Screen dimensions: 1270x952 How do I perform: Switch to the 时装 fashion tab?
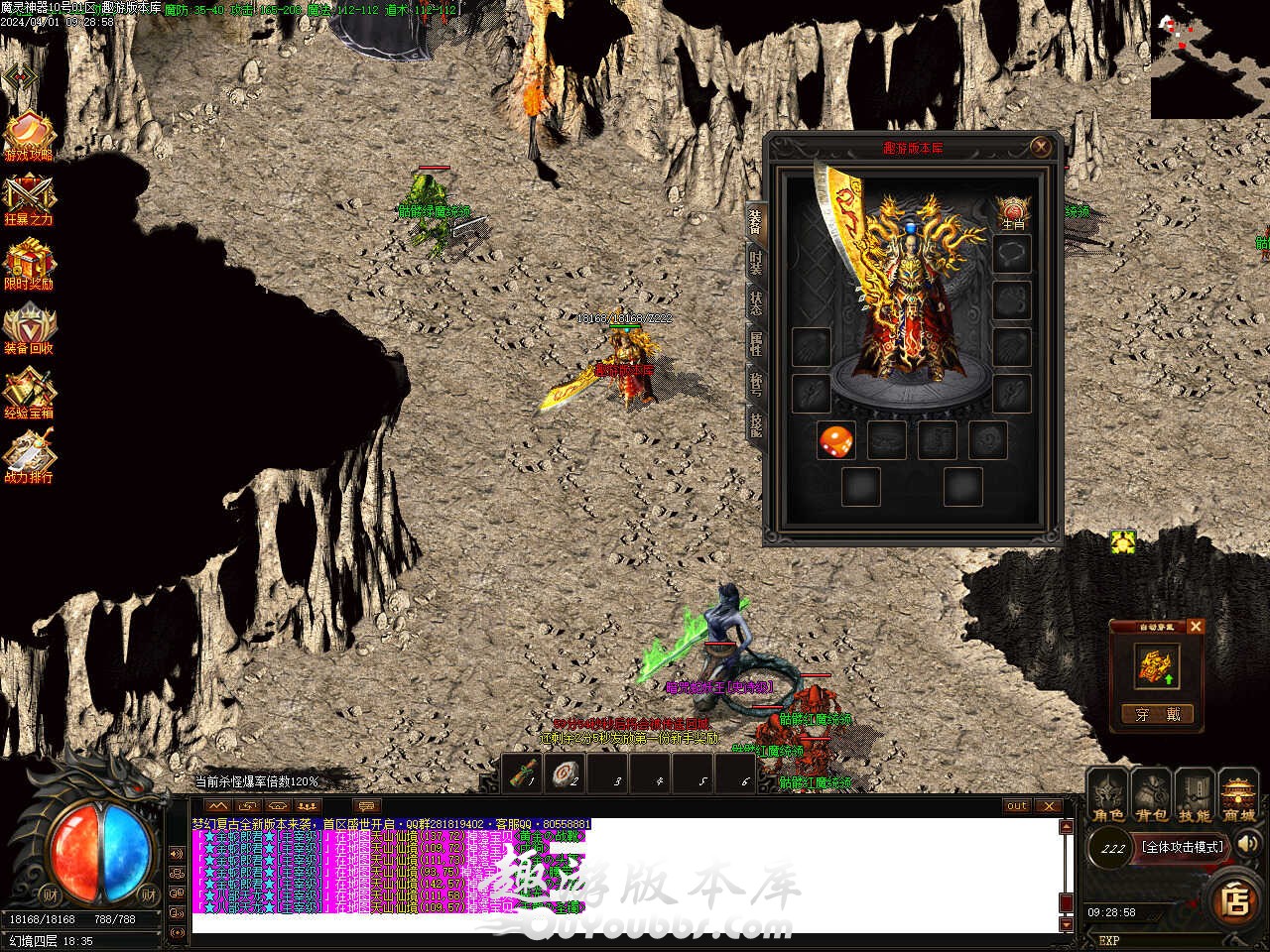pos(756,263)
